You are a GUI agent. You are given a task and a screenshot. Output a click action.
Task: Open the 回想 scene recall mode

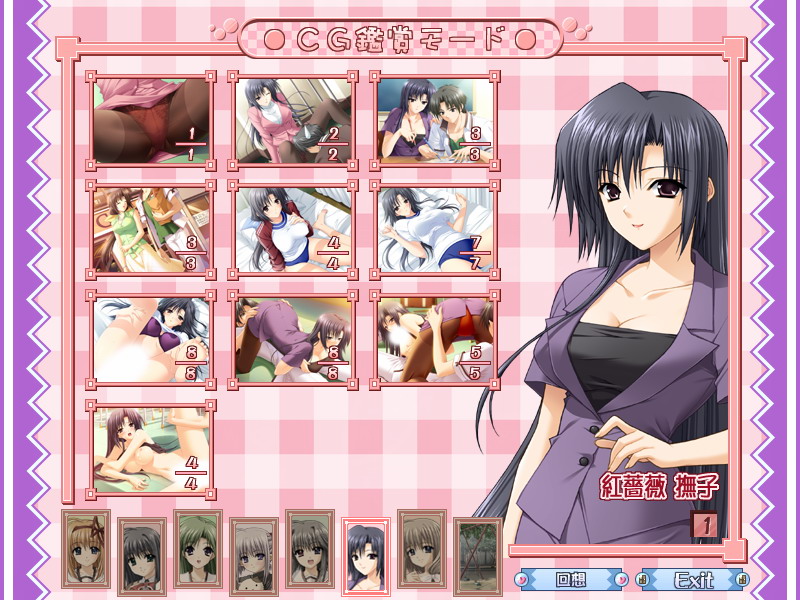pos(571,579)
